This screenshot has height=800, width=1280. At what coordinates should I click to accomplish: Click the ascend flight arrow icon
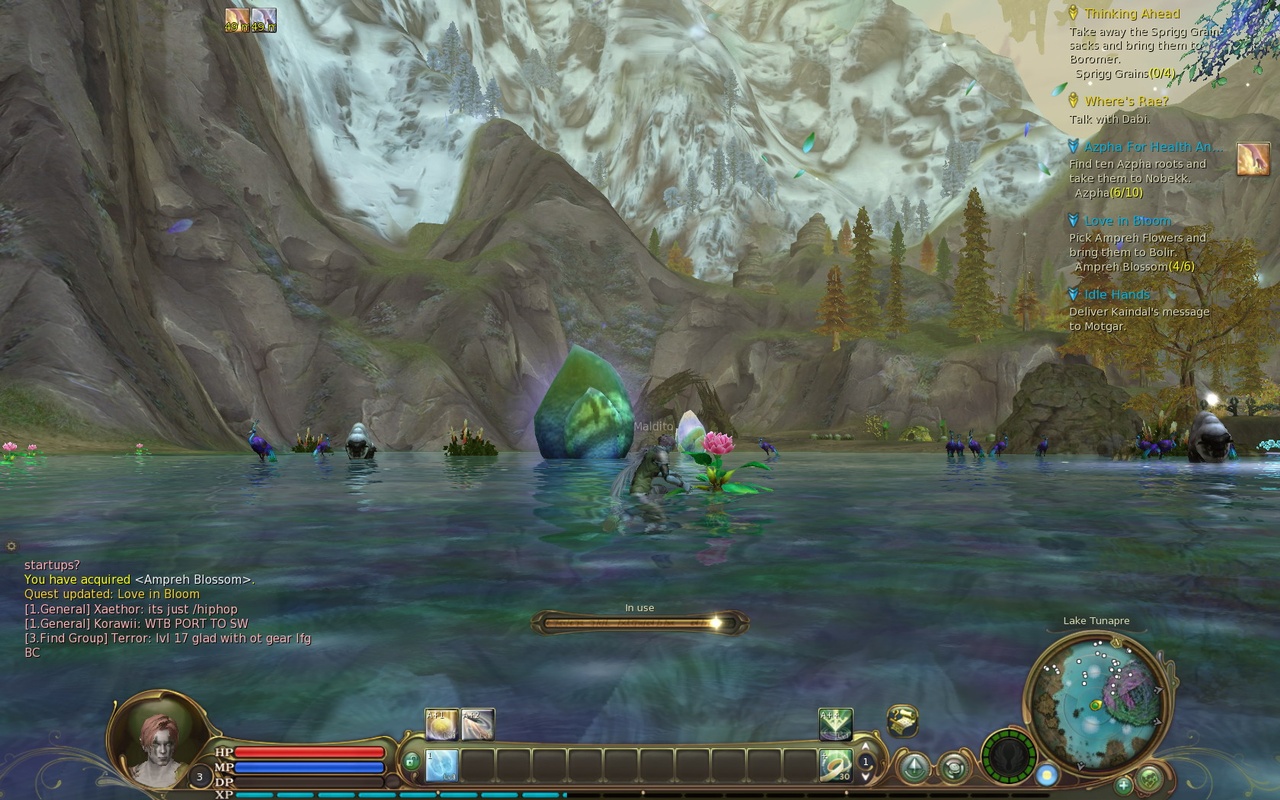click(914, 767)
